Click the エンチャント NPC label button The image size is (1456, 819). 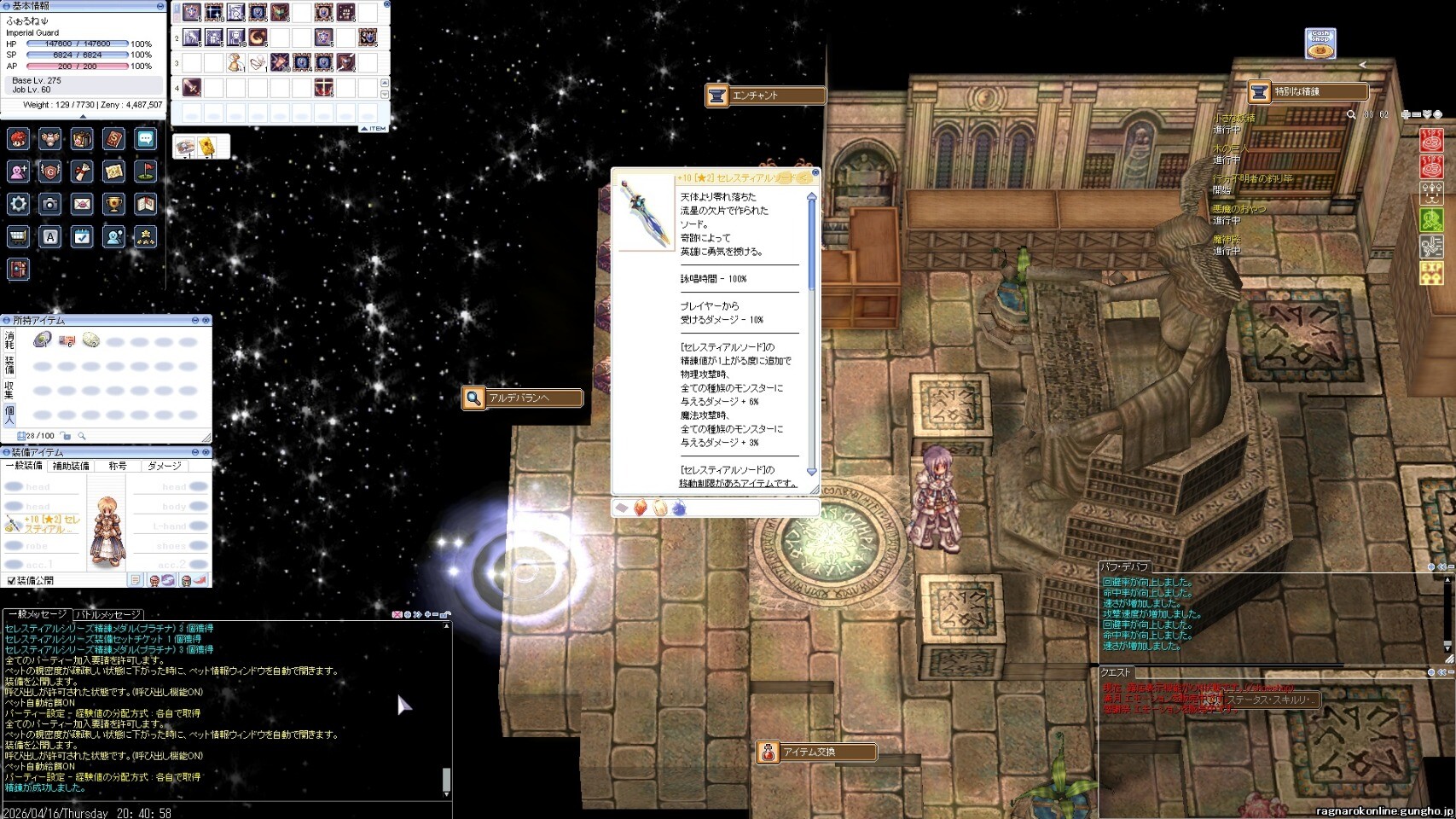pos(765,96)
